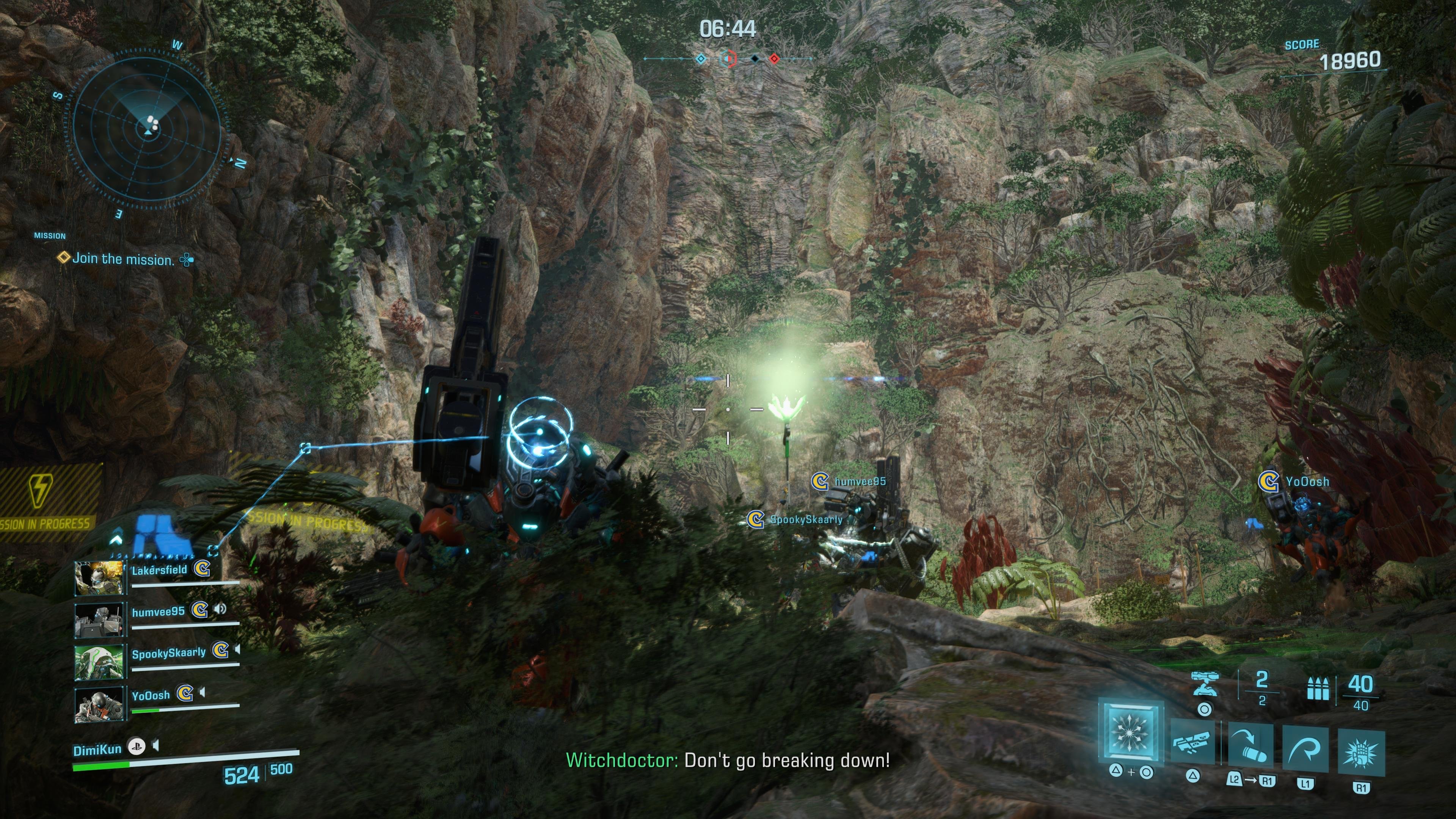Click the humvee95 name tag above teammate
The height and width of the screenshot is (819, 1456).
(x=860, y=482)
